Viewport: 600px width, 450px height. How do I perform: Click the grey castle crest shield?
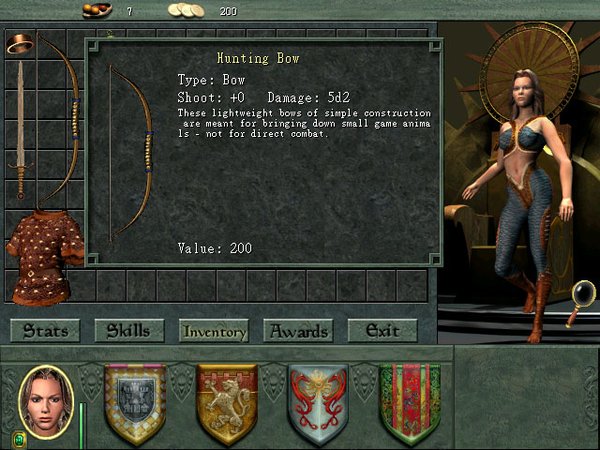pyautogui.click(x=135, y=403)
